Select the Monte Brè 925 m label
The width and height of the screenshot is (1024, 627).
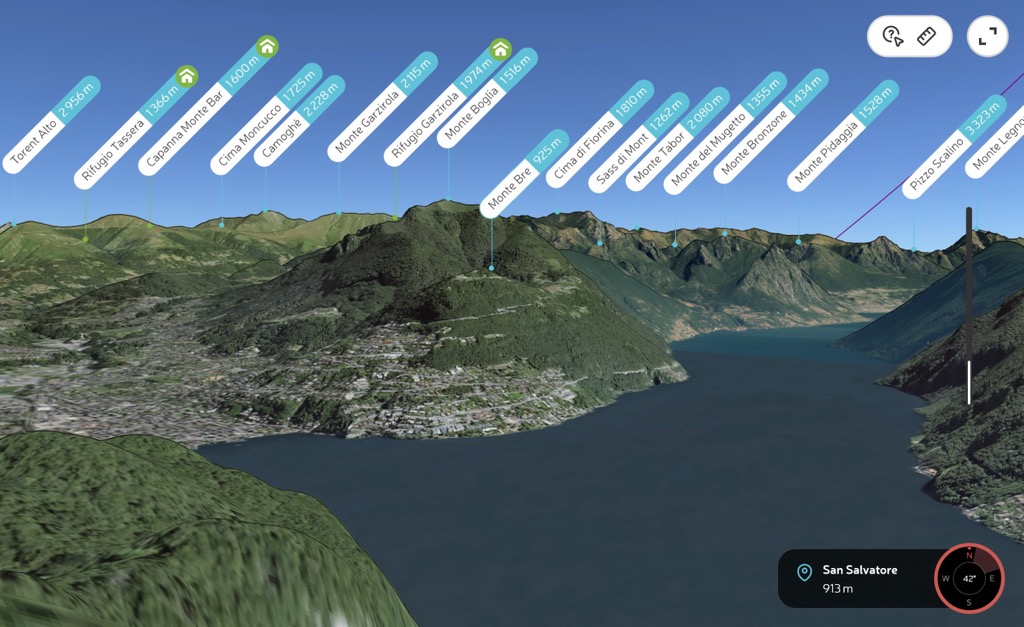(x=523, y=175)
